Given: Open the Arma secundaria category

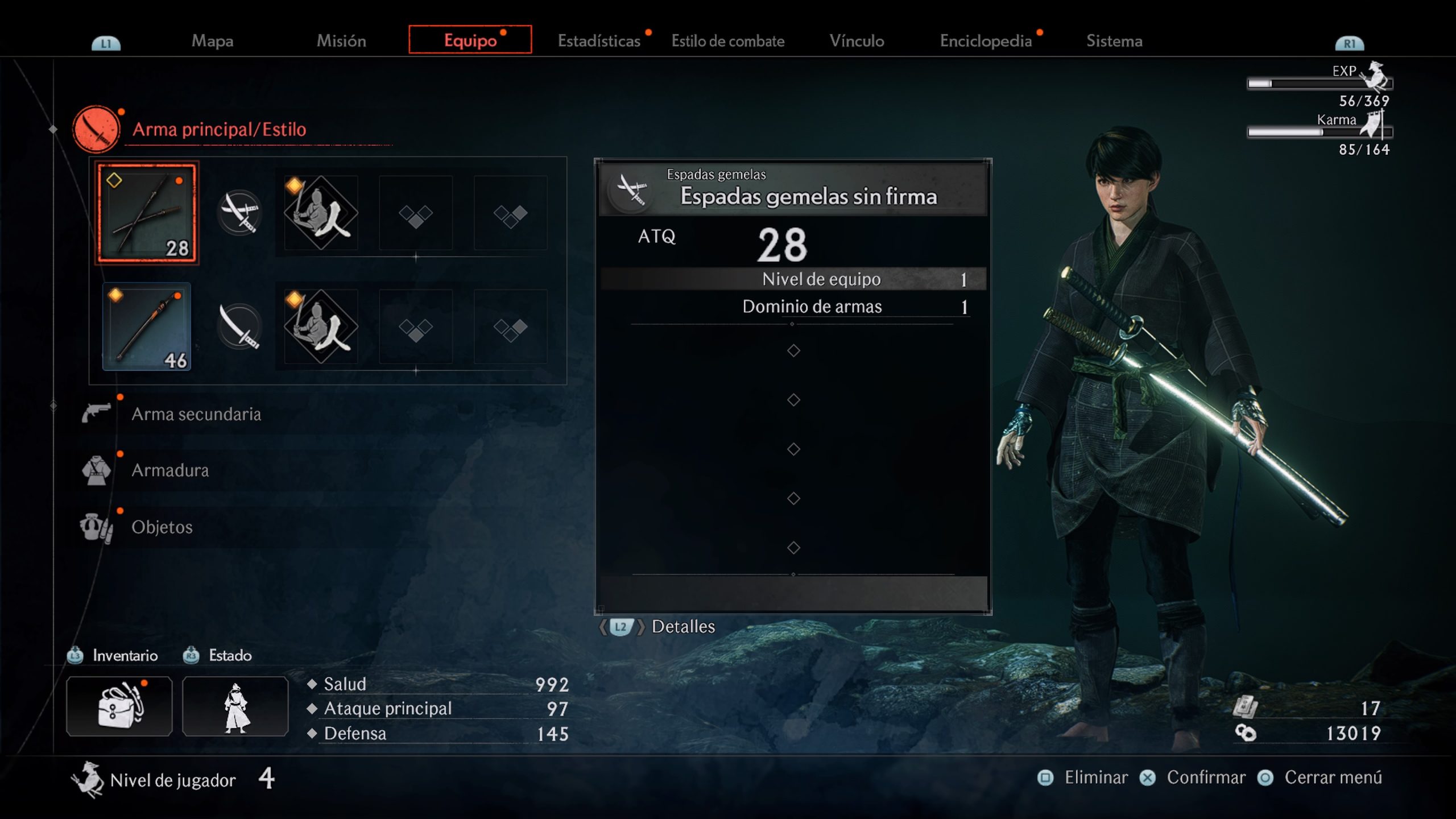Looking at the screenshot, I should [x=196, y=414].
